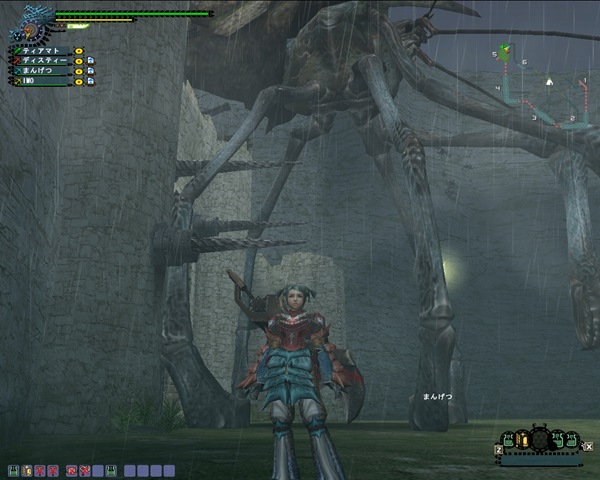The height and width of the screenshot is (480, 600).
Task: Click the first green shortcut icon on the bottom bar
Action: click(x=12, y=470)
